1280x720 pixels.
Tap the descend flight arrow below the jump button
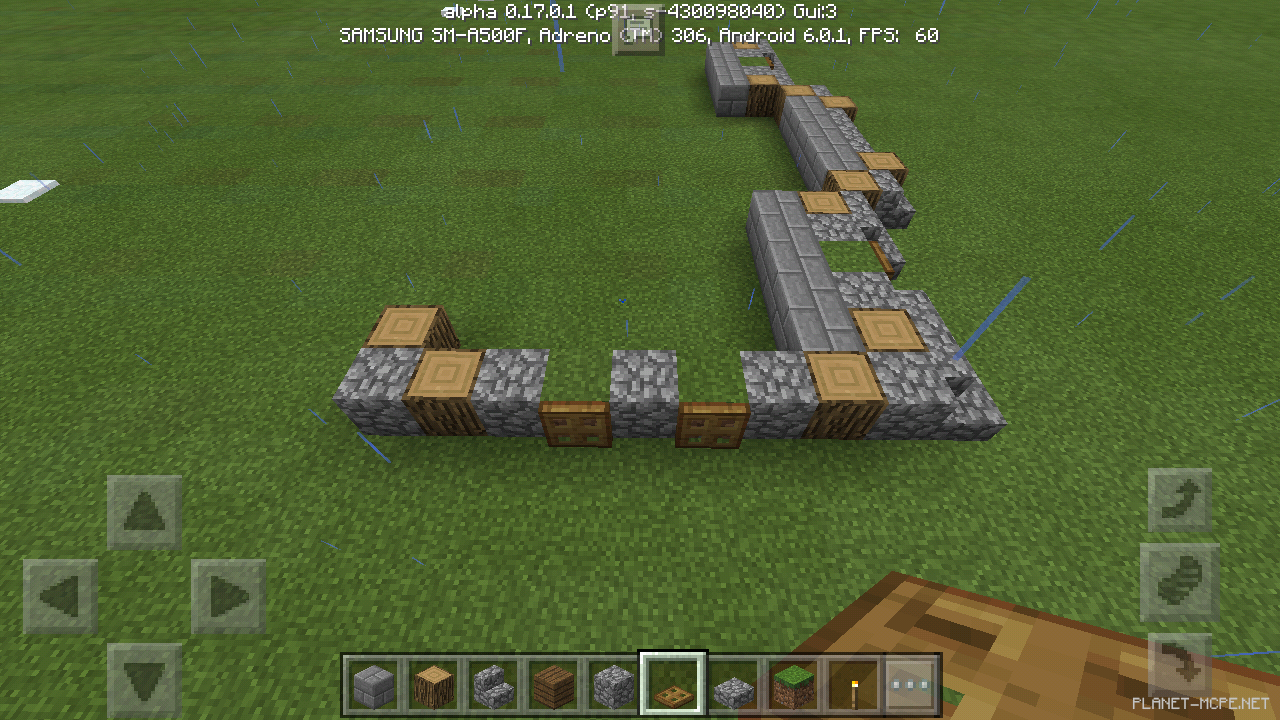1180,660
